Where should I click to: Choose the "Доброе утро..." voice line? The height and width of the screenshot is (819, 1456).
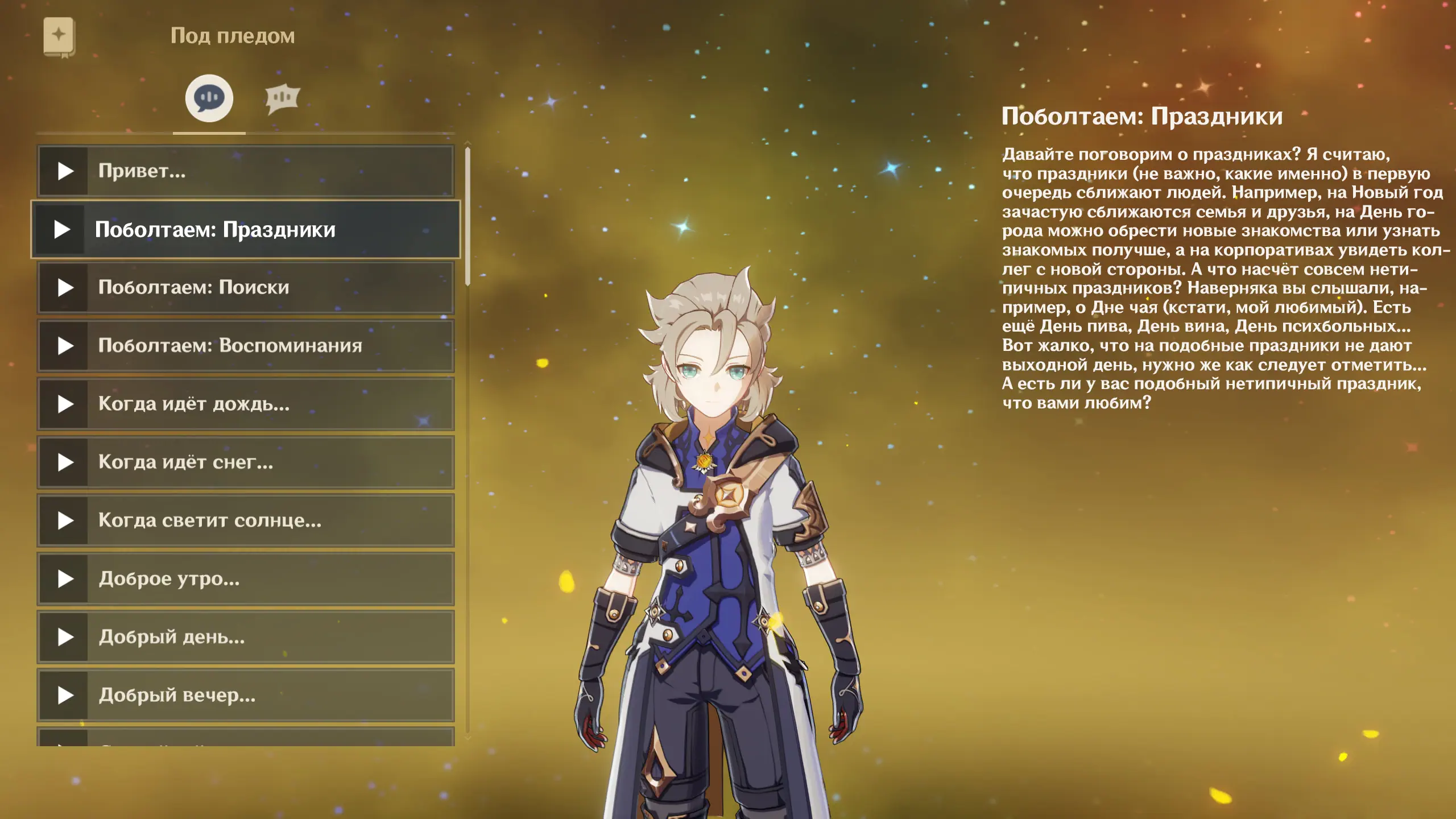click(245, 579)
